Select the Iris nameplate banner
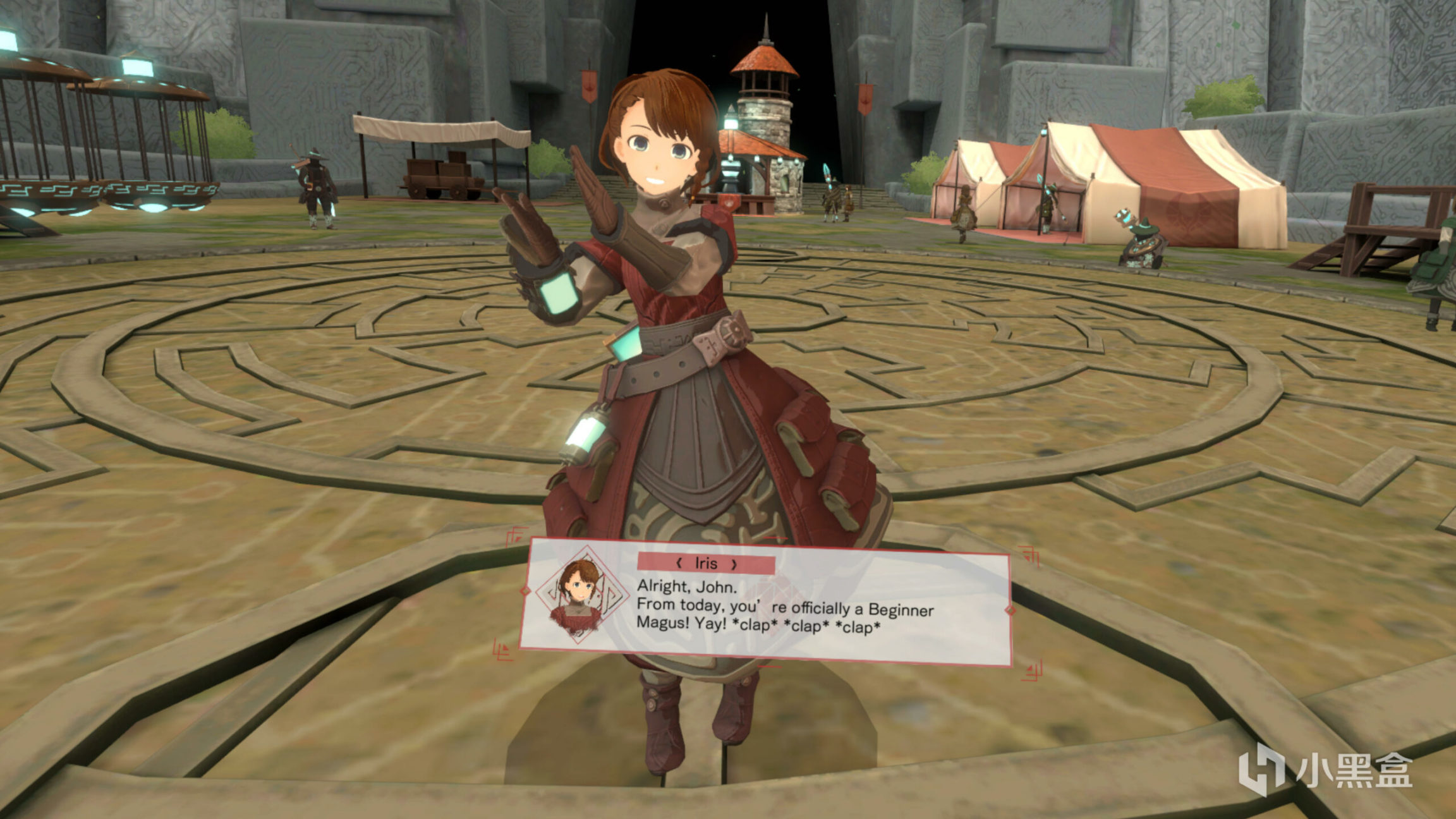The image size is (1456, 819). click(706, 564)
